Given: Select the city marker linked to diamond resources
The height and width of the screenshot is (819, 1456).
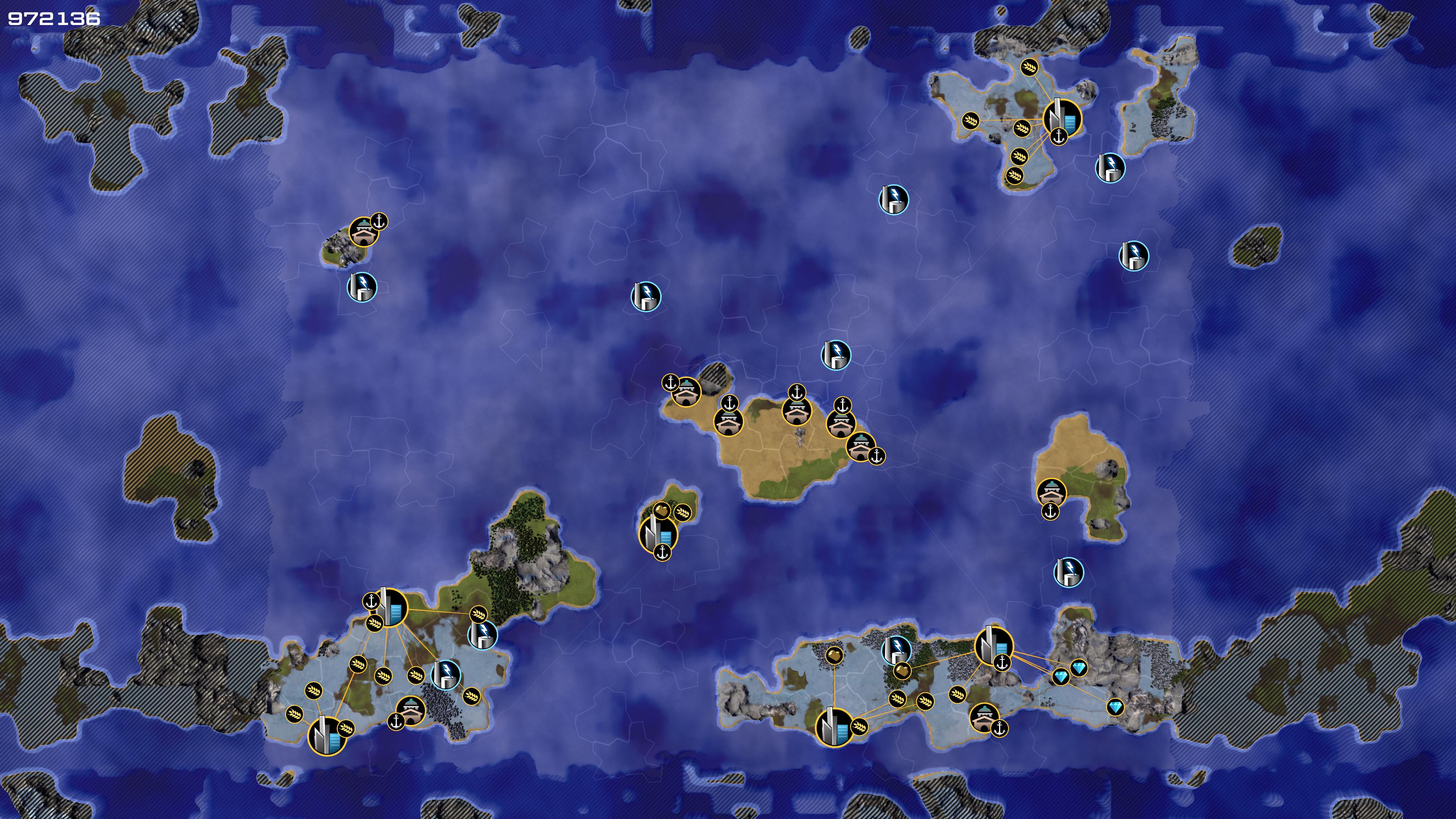Looking at the screenshot, I should (994, 645).
